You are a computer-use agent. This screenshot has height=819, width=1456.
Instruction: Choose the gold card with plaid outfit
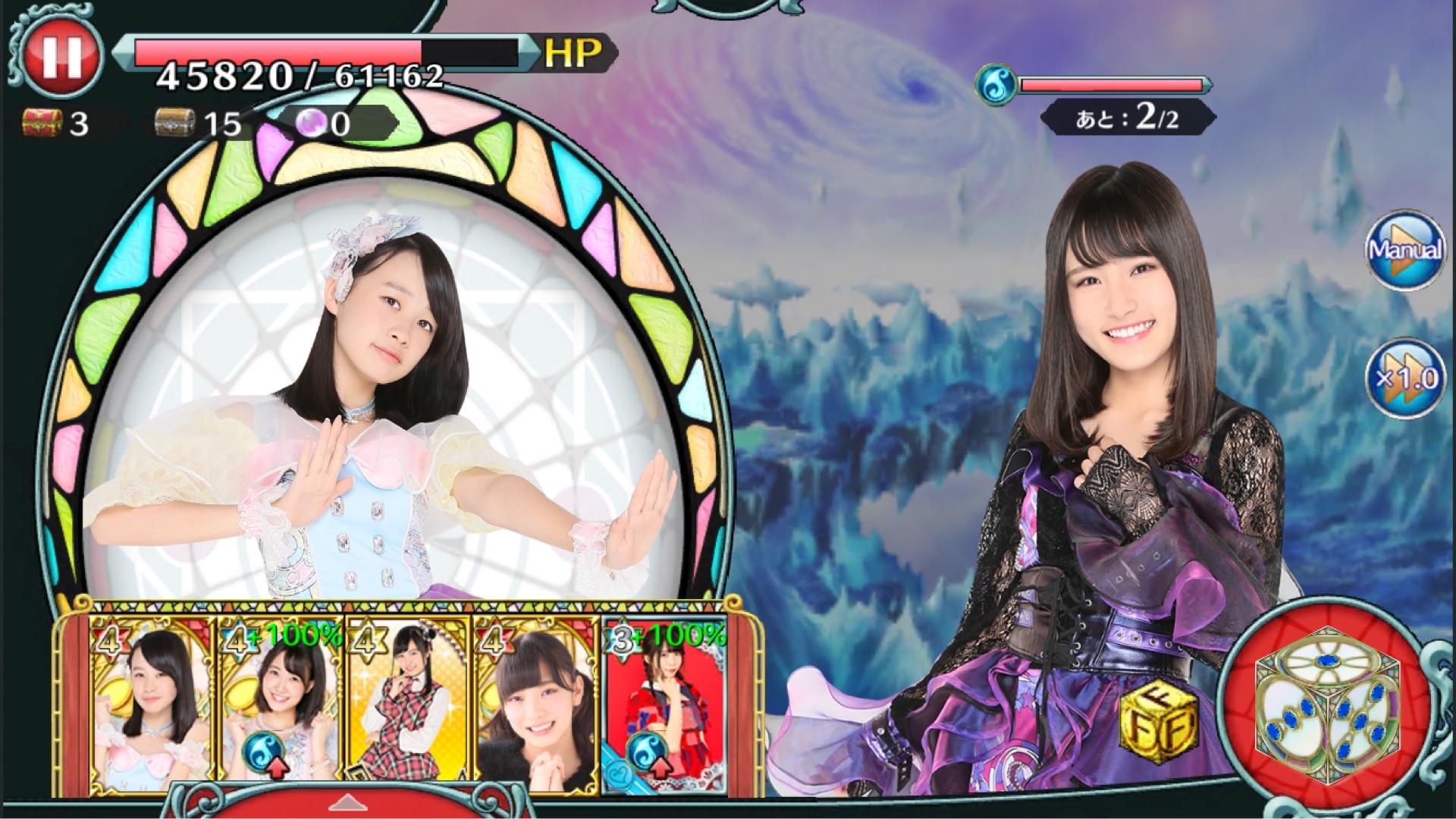pos(408,707)
